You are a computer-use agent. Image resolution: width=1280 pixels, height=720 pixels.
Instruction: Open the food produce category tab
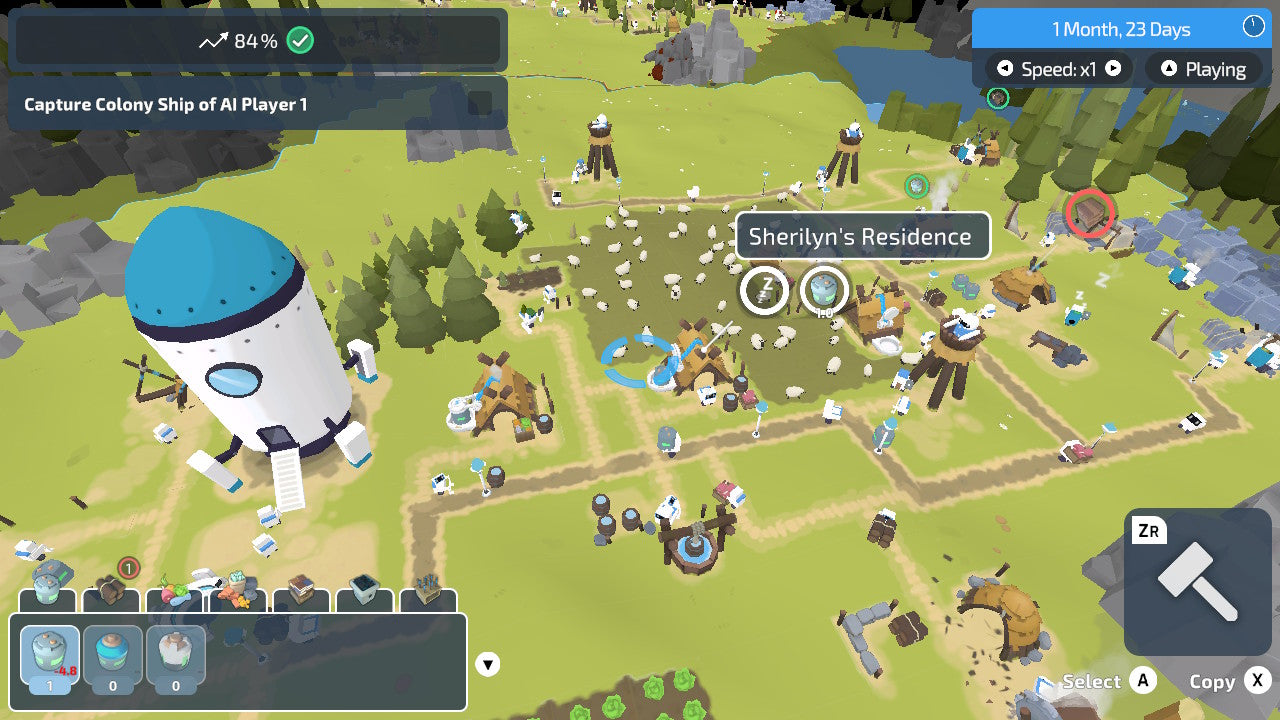point(175,594)
